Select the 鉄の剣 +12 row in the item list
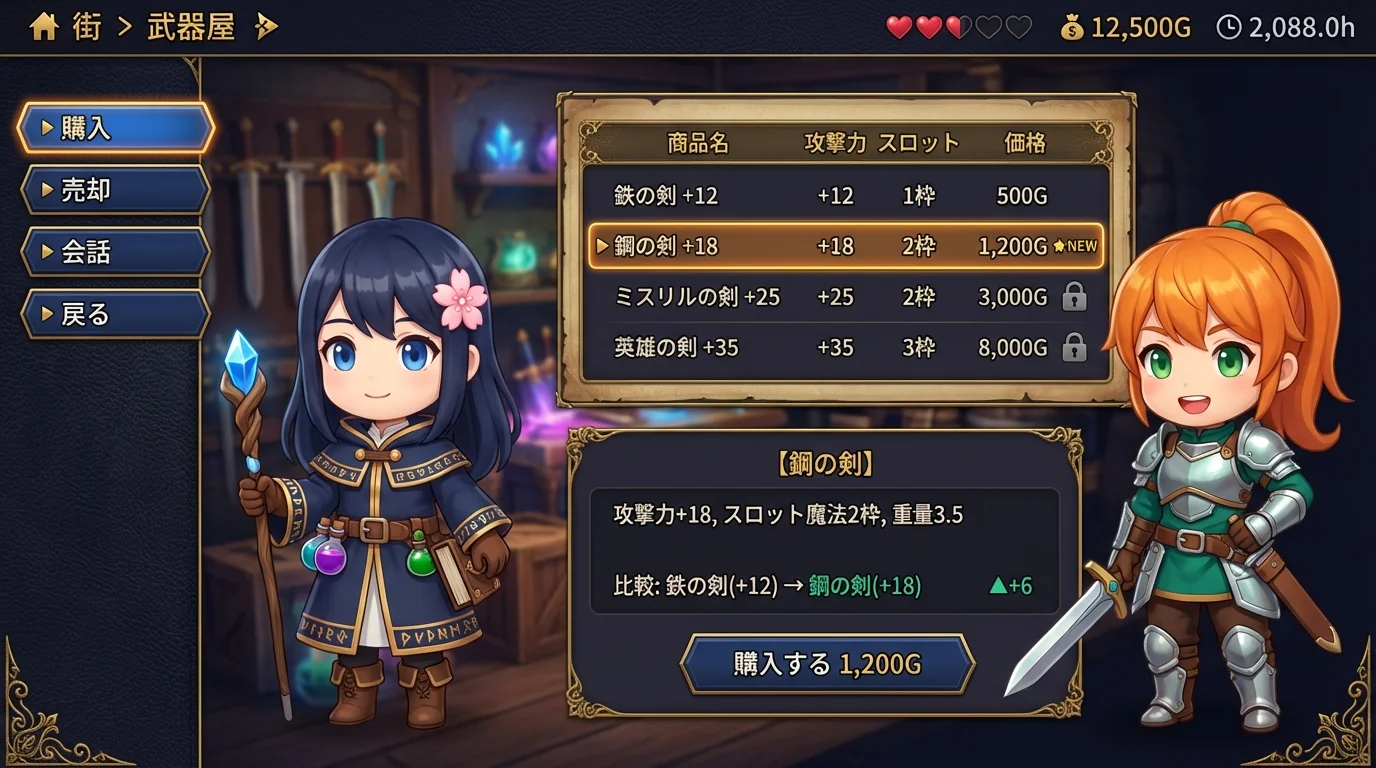The image size is (1376, 768). [700, 195]
